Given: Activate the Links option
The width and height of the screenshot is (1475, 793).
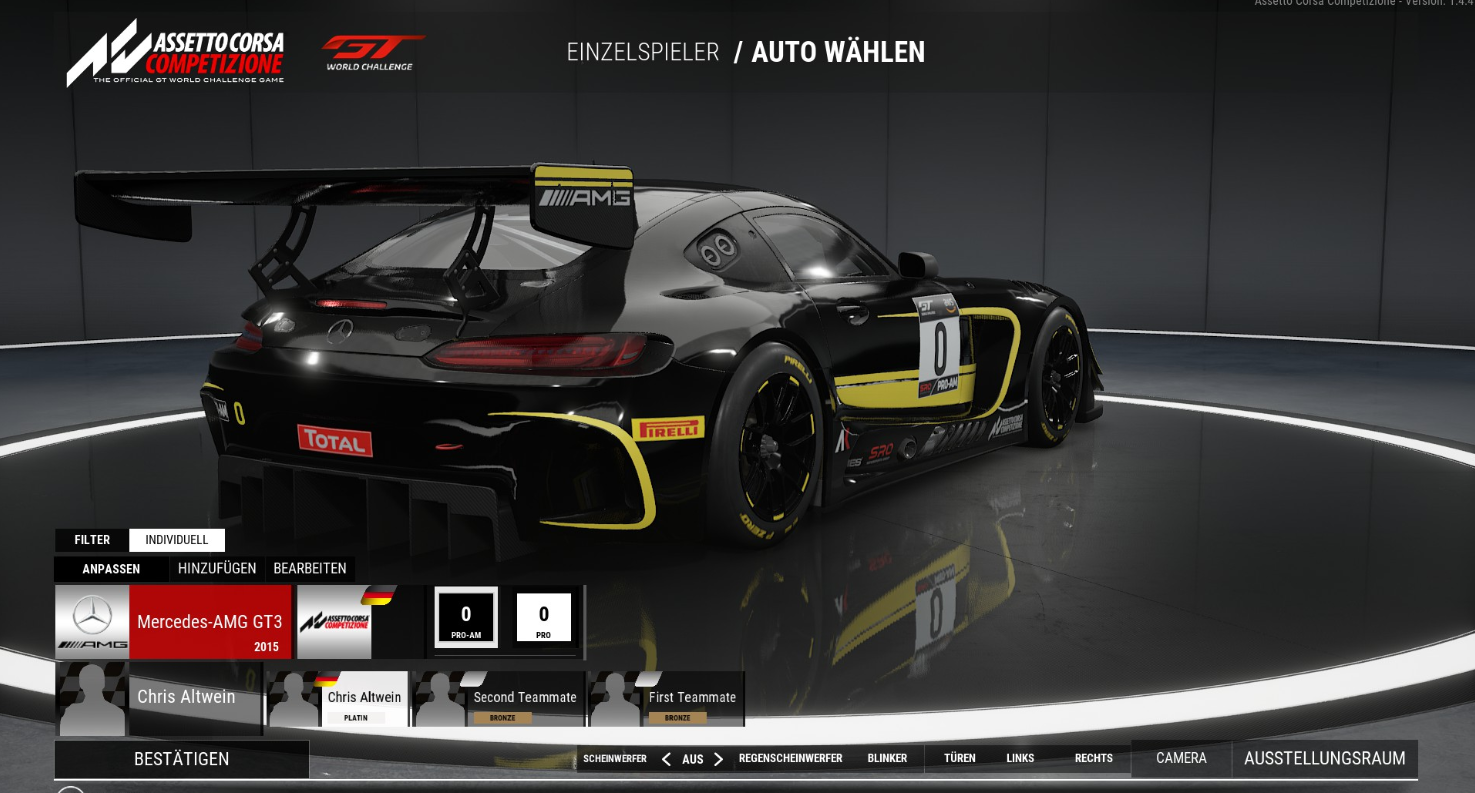Looking at the screenshot, I should click(x=1020, y=759).
